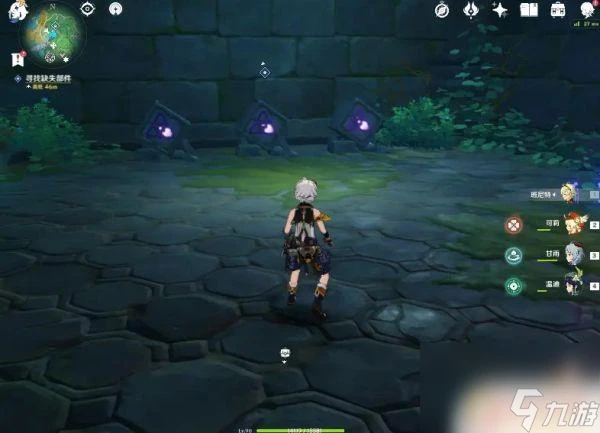Click Venti's green burst icon
Screen dimensions: 600x433
513,287
